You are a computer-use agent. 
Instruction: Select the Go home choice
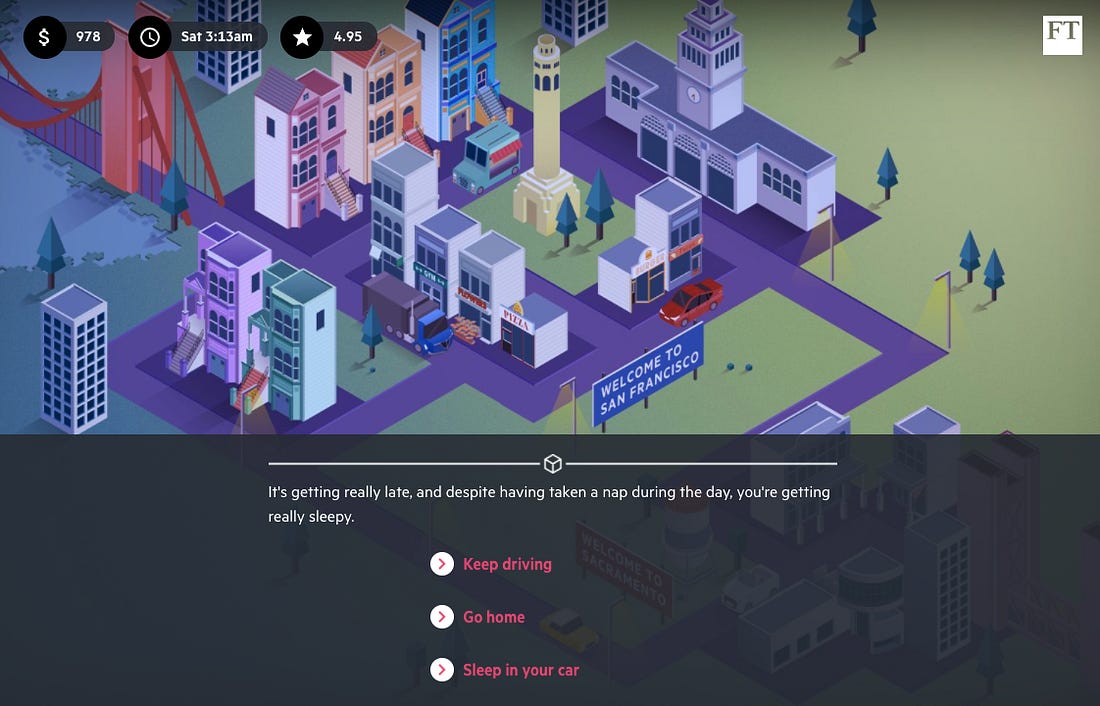[493, 617]
